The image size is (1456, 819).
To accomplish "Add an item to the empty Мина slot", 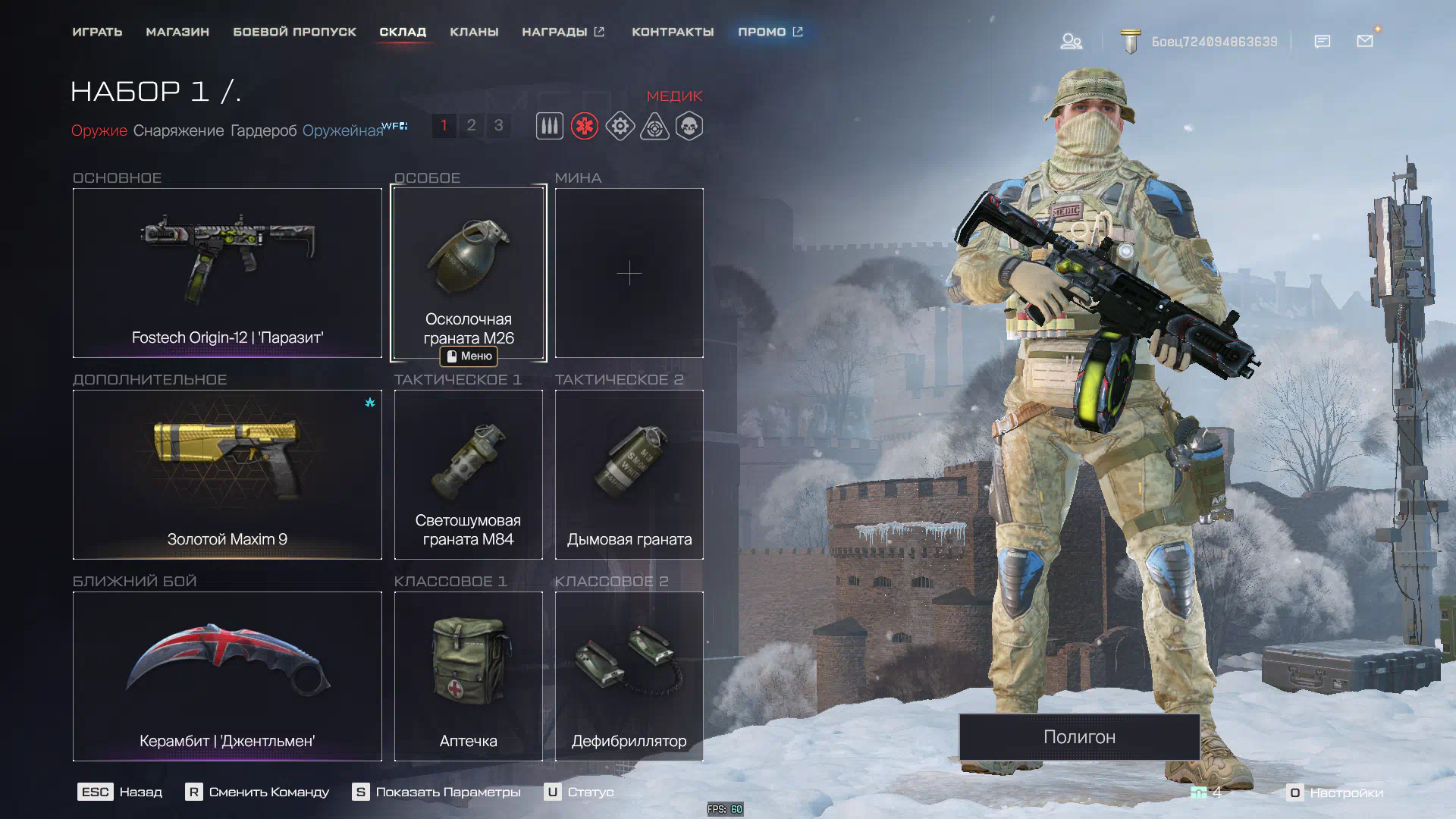I will (x=629, y=273).
